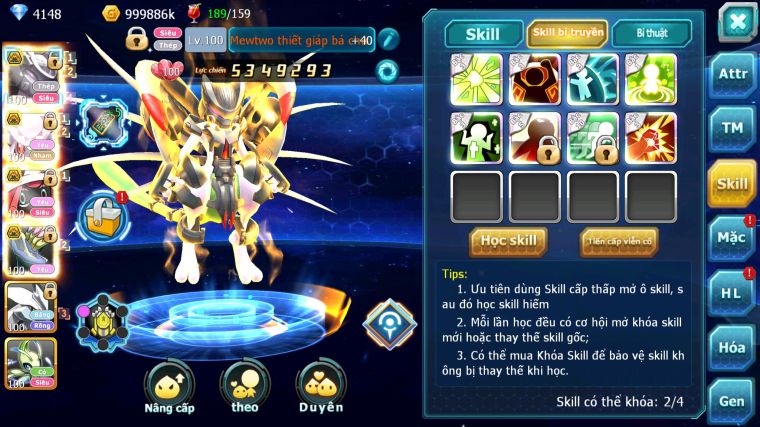Screen dimensions: 760x427
Task: Select the green burst skill icon
Action: 476,78
